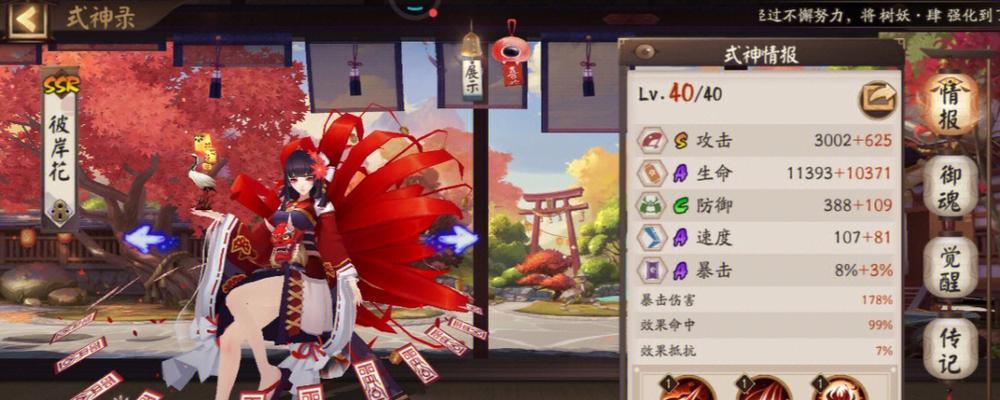This screenshot has width=1000, height=400.
Task: Open the 御魂 soul tab
Action: 949,188
